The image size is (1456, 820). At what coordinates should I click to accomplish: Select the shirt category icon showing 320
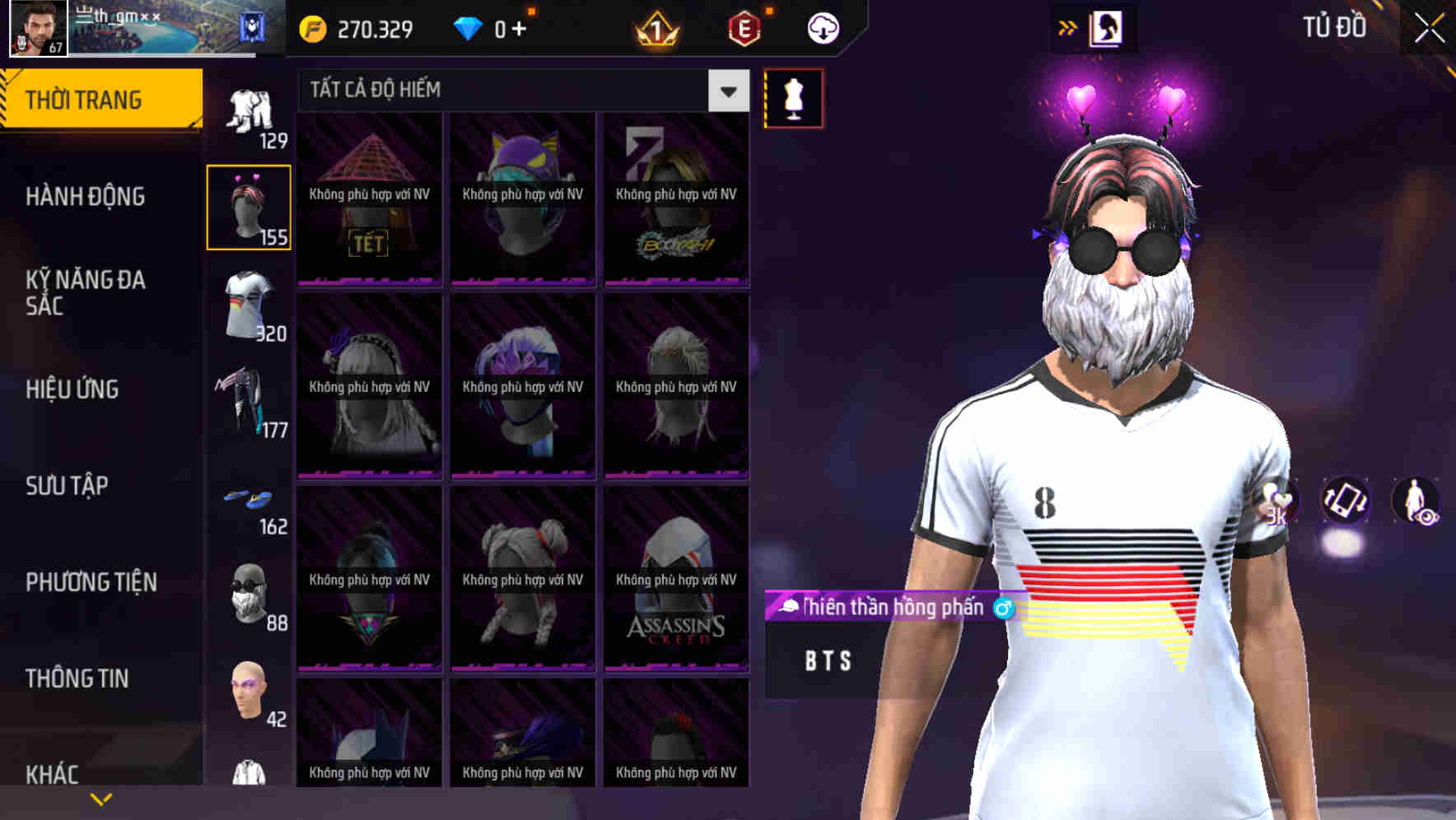[249, 309]
